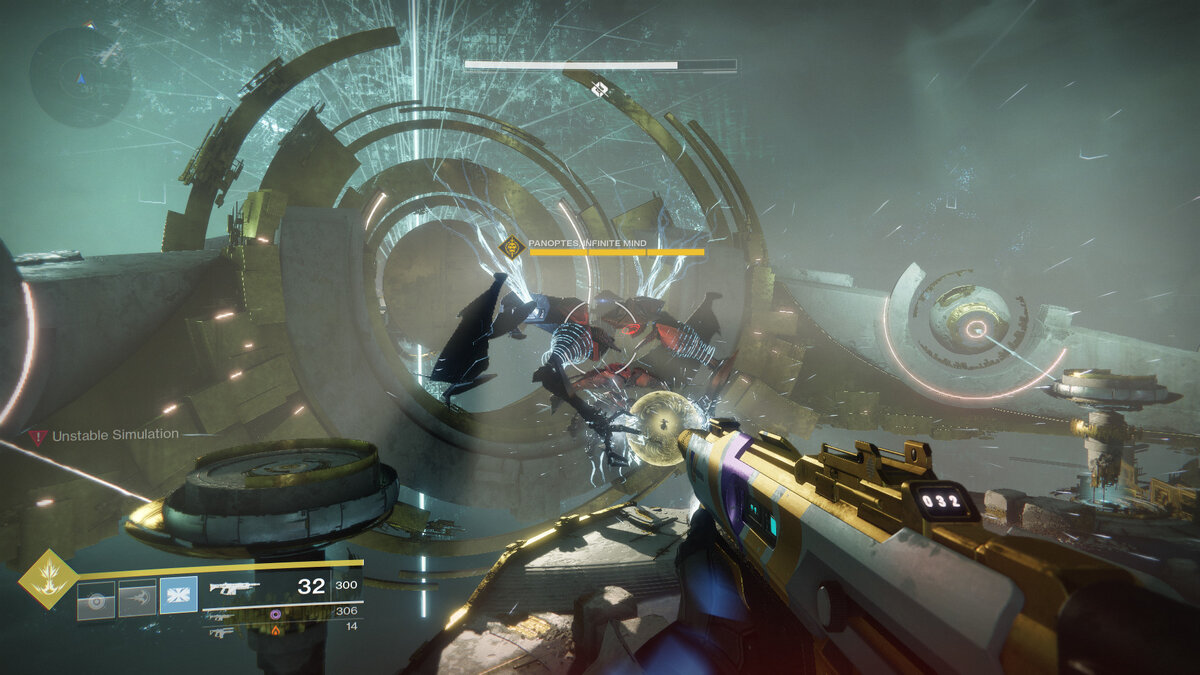This screenshot has height=675, width=1200.
Task: Activate the ready class ability icon
Action: [179, 596]
